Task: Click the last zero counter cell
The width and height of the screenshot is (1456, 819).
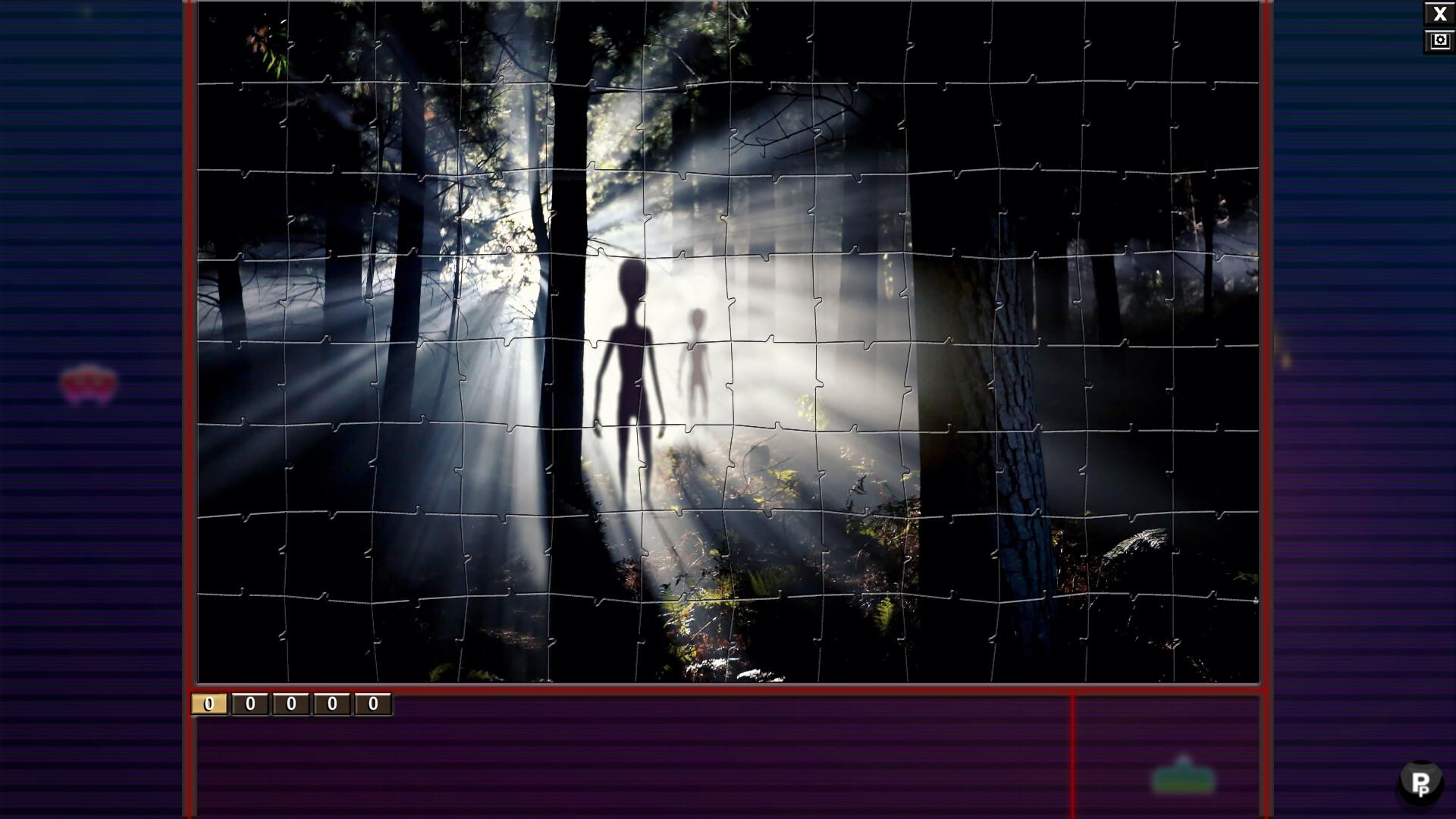Action: pos(373,703)
